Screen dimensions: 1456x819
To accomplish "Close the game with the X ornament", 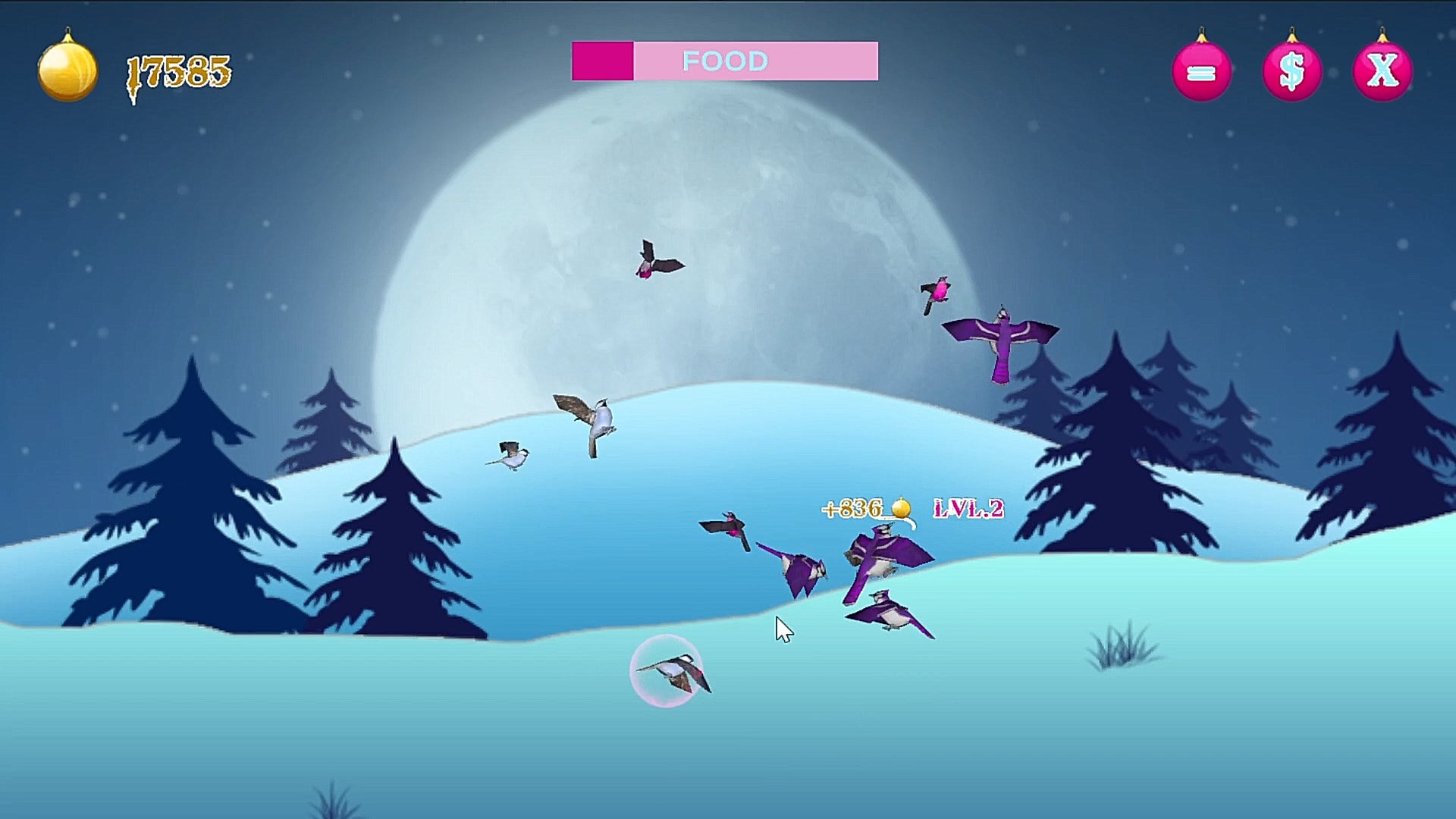I will [1382, 72].
